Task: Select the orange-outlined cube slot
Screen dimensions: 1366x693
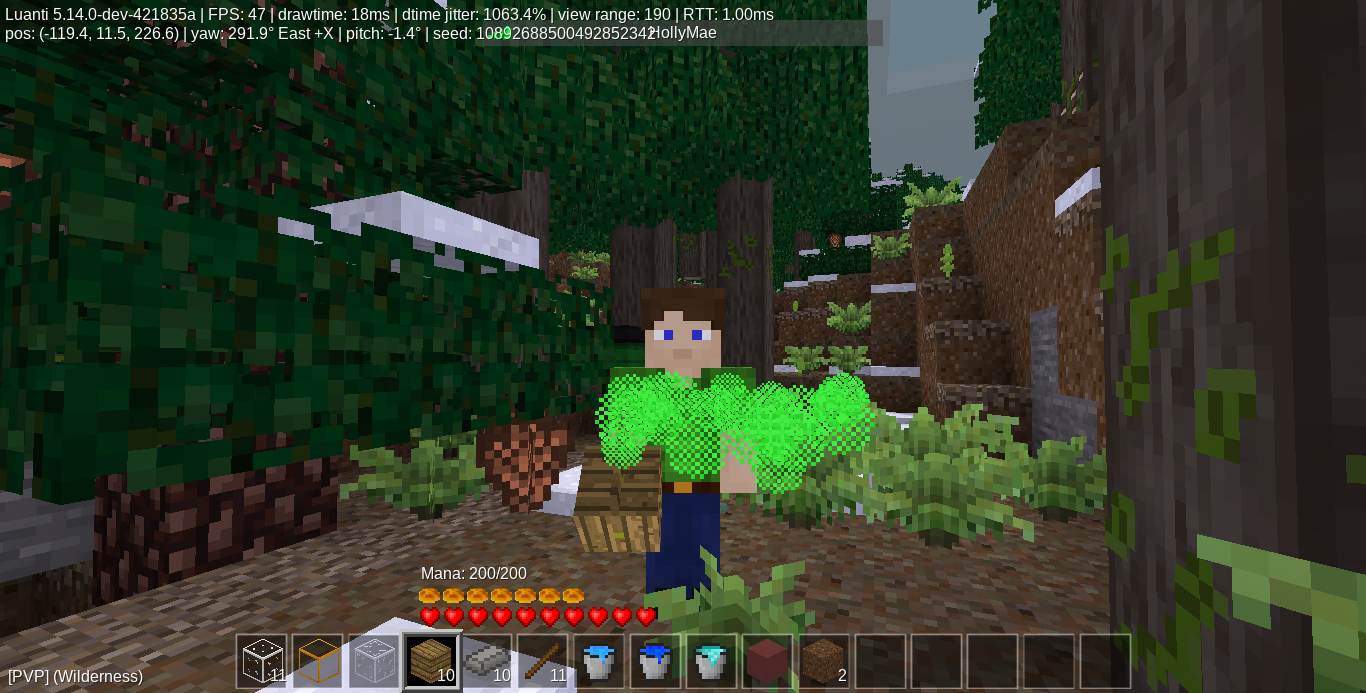Action: (x=318, y=661)
